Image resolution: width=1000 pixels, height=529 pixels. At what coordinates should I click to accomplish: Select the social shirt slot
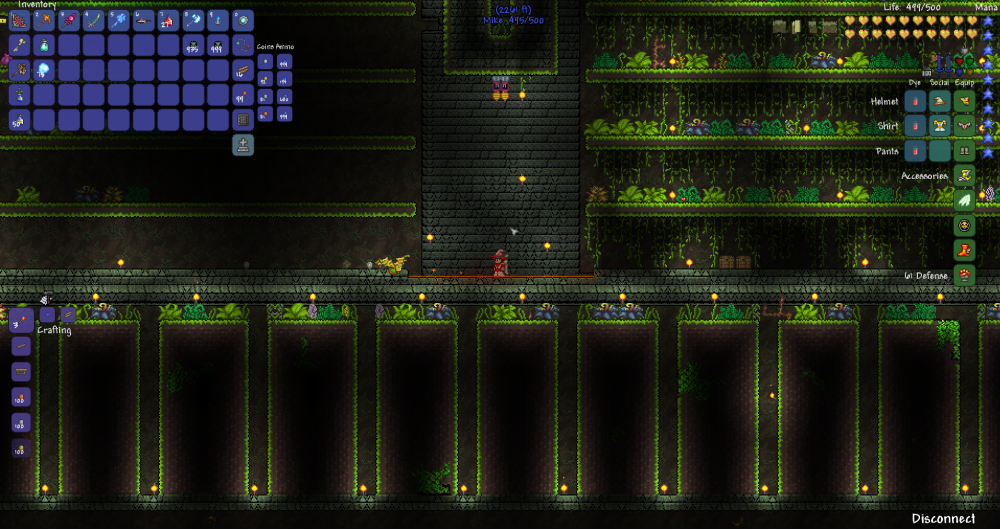coord(939,126)
